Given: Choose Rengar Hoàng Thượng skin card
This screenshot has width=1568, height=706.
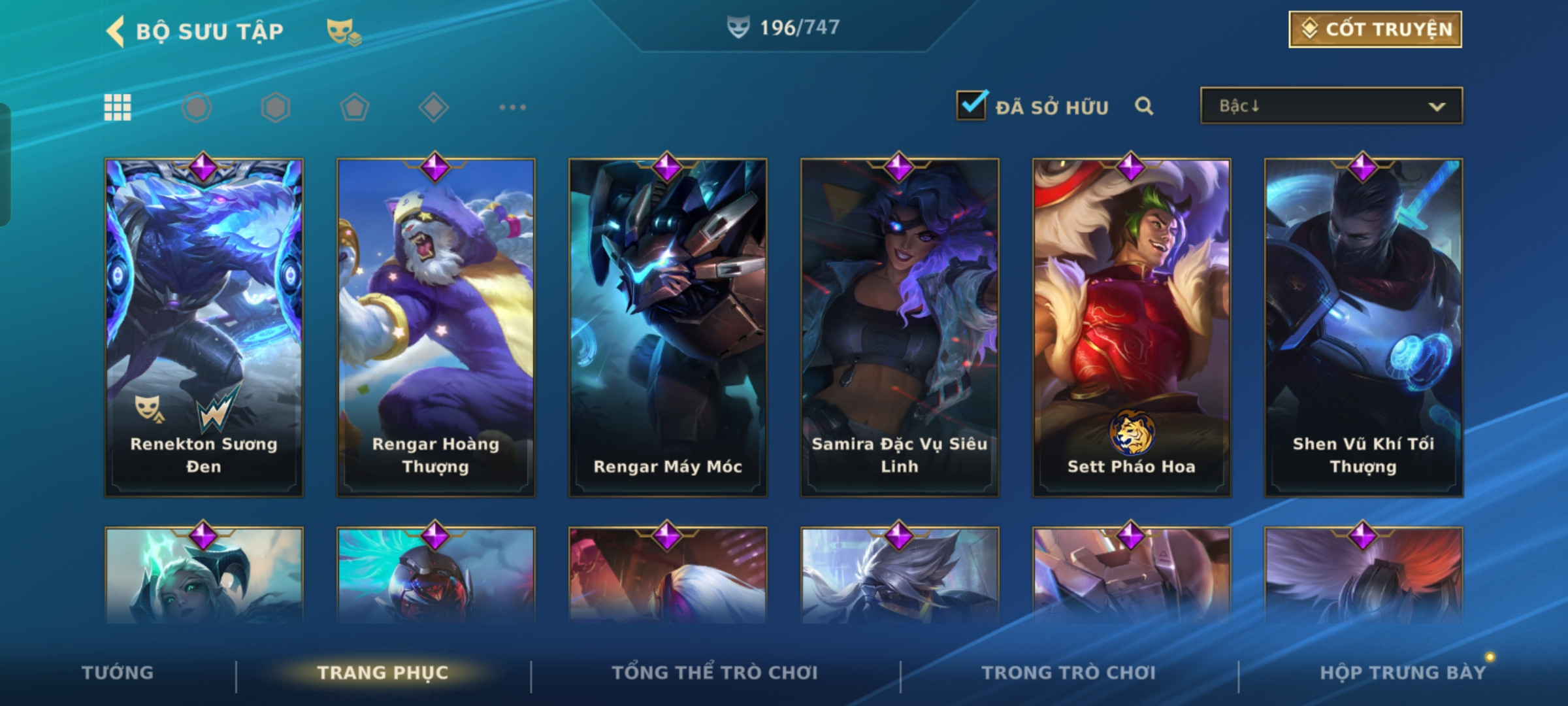Looking at the screenshot, I should (436, 327).
